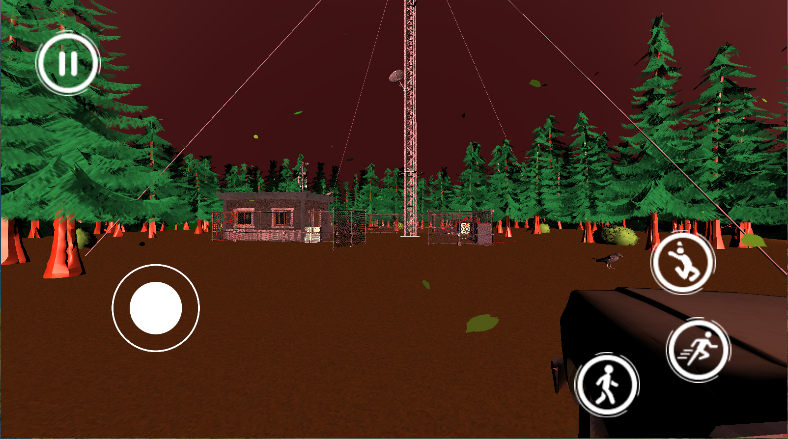Select the walking figure button
Image resolution: width=788 pixels, height=439 pixels.
606,384
